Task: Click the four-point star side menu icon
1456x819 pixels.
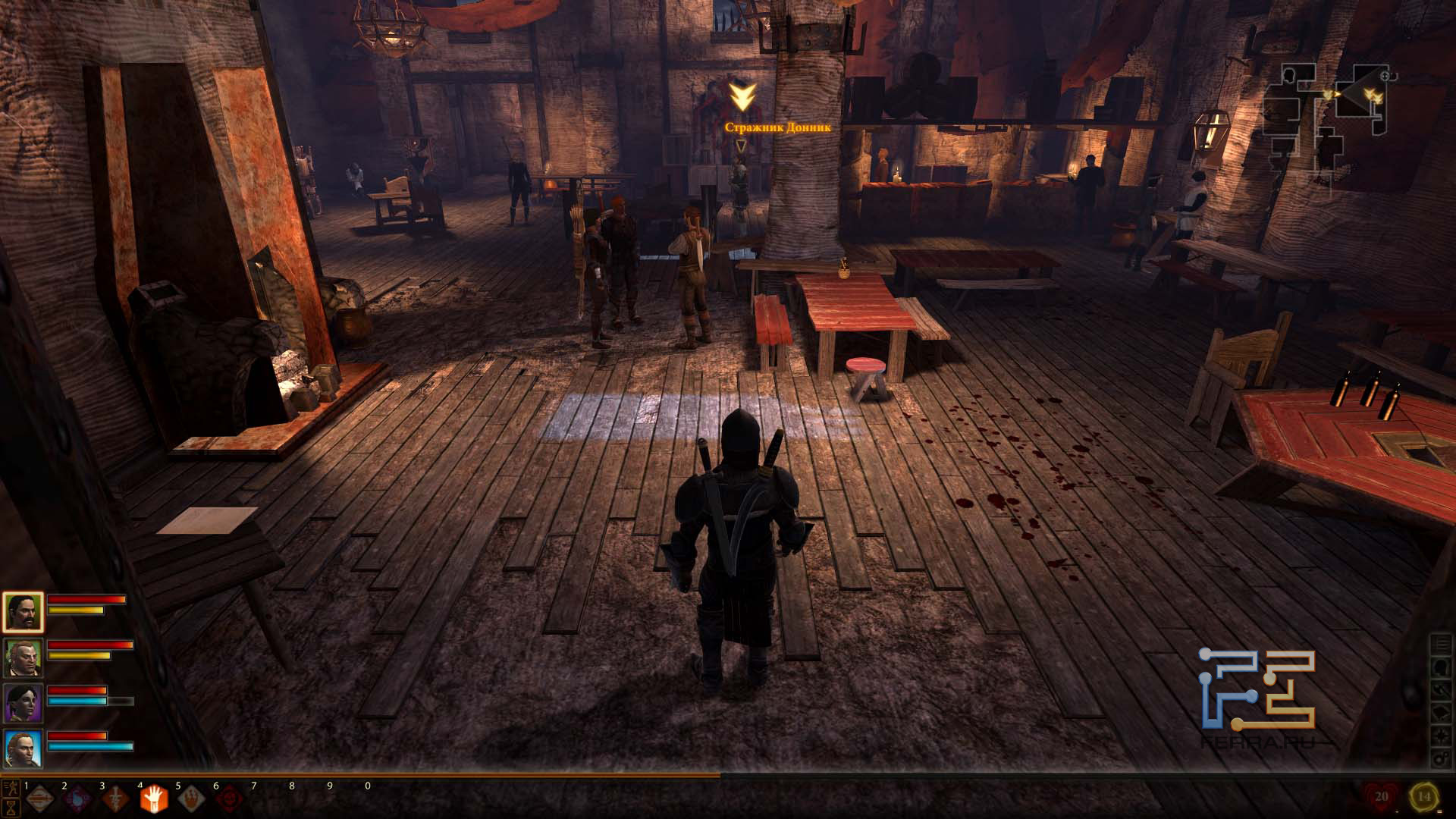Action: [1439, 736]
